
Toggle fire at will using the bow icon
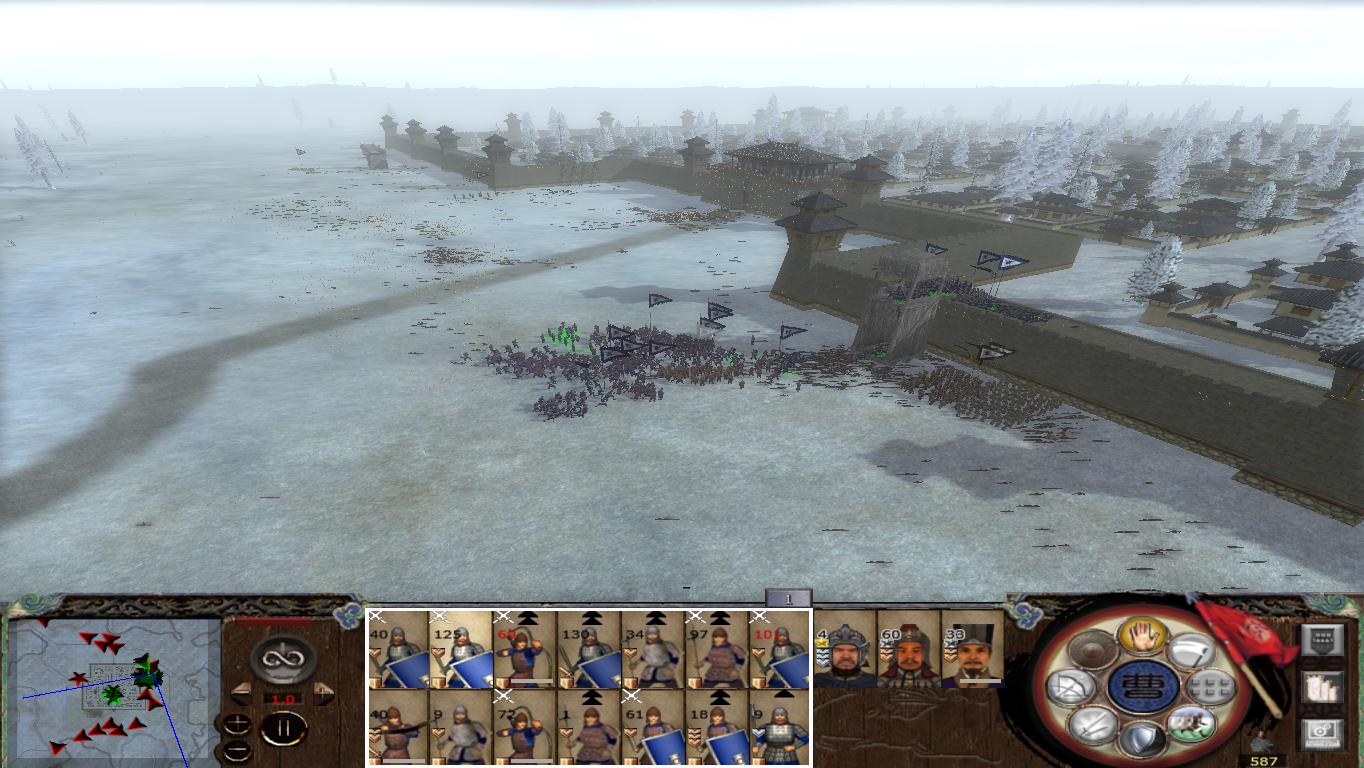tap(1071, 687)
